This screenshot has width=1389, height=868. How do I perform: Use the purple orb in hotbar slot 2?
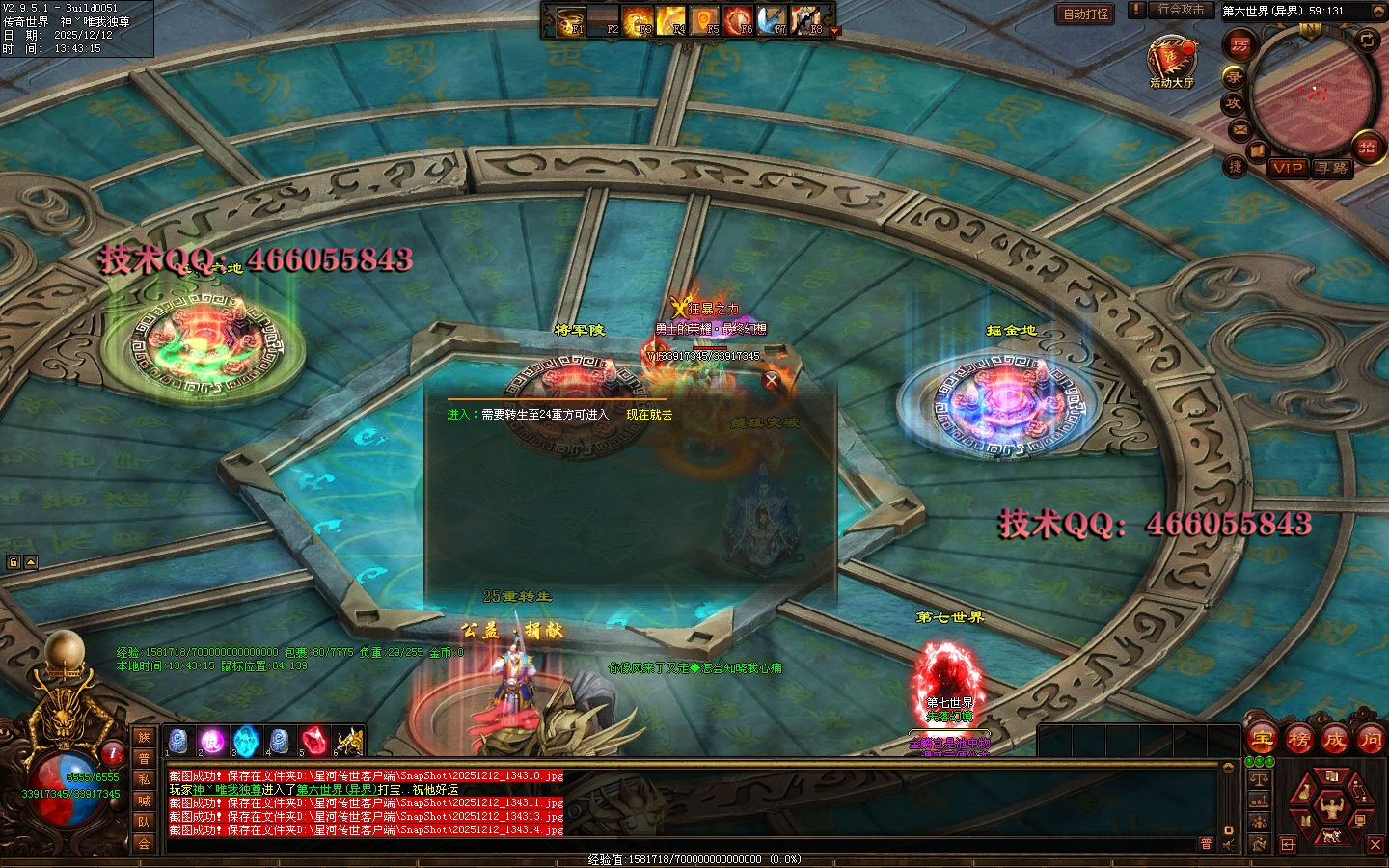tap(212, 742)
